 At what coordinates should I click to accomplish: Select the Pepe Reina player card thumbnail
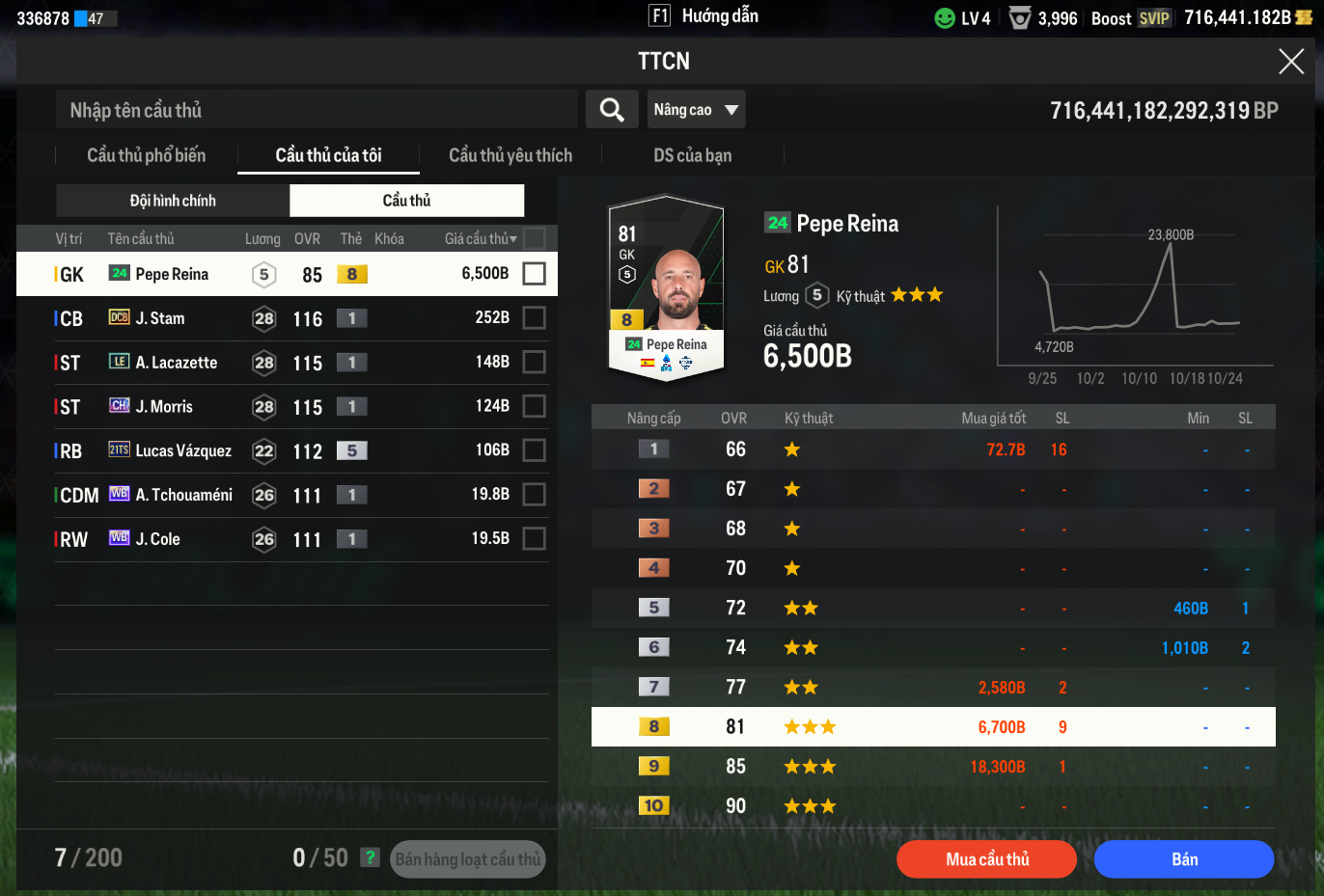666,287
